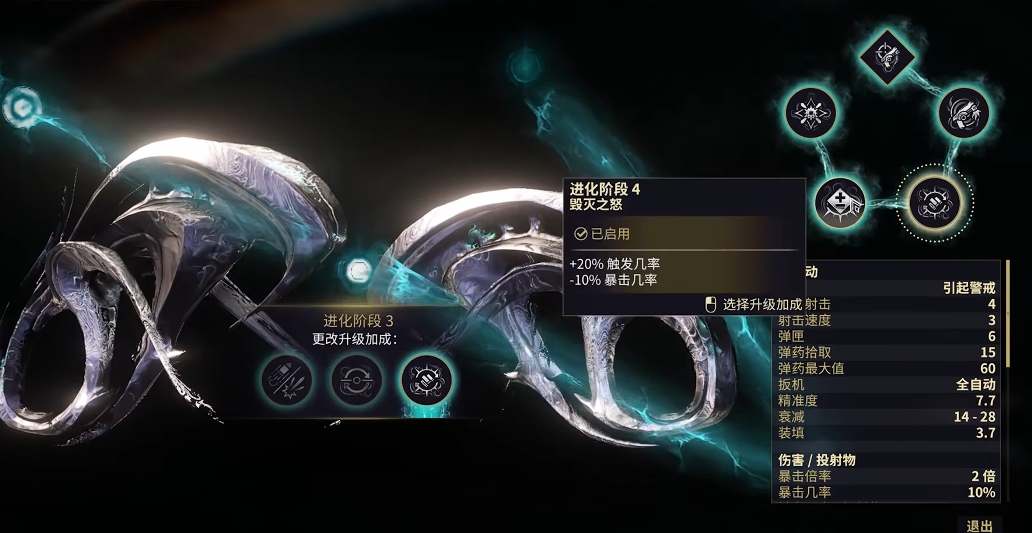Pick the bullet and blade upgrade perk

pyautogui.click(x=286, y=380)
